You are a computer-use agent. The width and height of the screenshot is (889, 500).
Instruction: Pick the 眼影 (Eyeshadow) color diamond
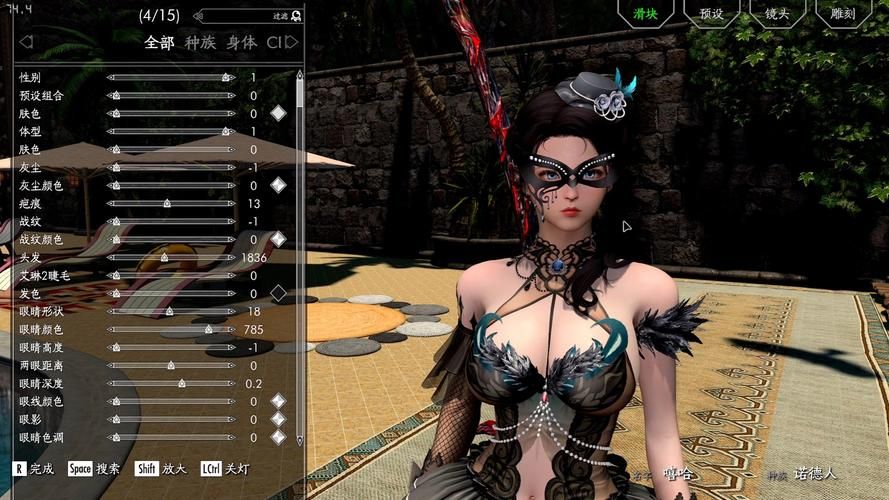coord(278,419)
